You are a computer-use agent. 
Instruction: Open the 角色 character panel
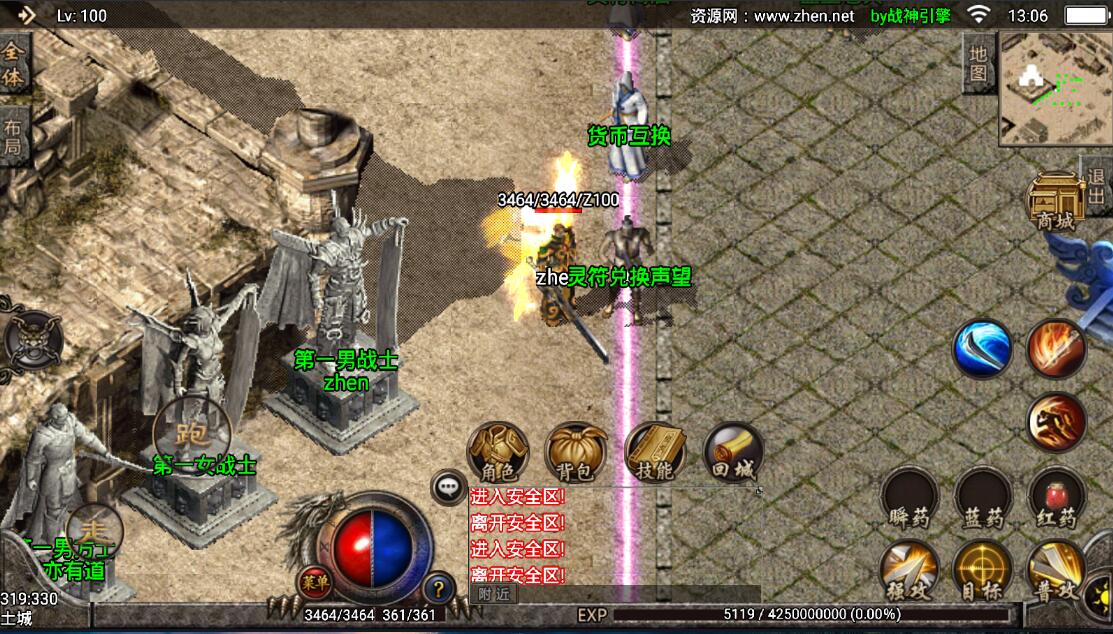(497, 453)
